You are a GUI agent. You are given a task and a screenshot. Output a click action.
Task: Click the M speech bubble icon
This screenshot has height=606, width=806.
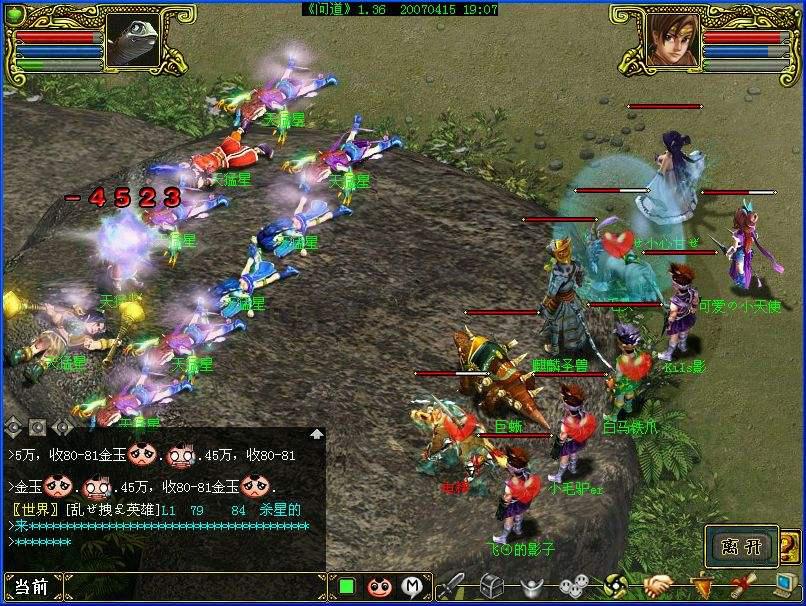coord(411,587)
